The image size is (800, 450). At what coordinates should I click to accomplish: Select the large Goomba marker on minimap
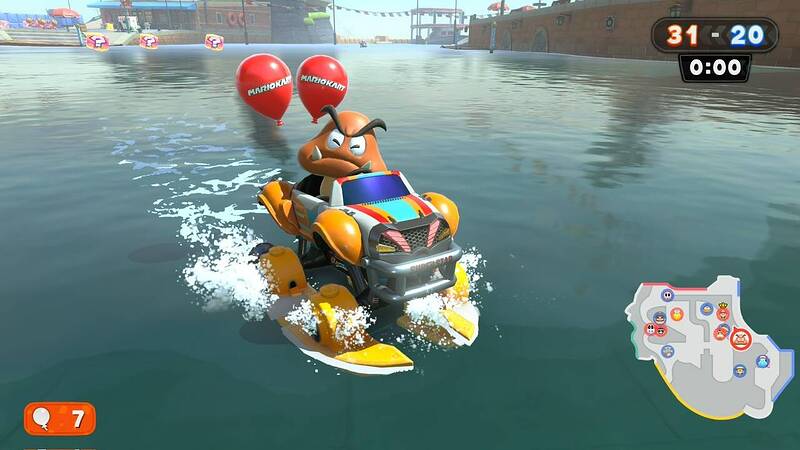(x=740, y=339)
